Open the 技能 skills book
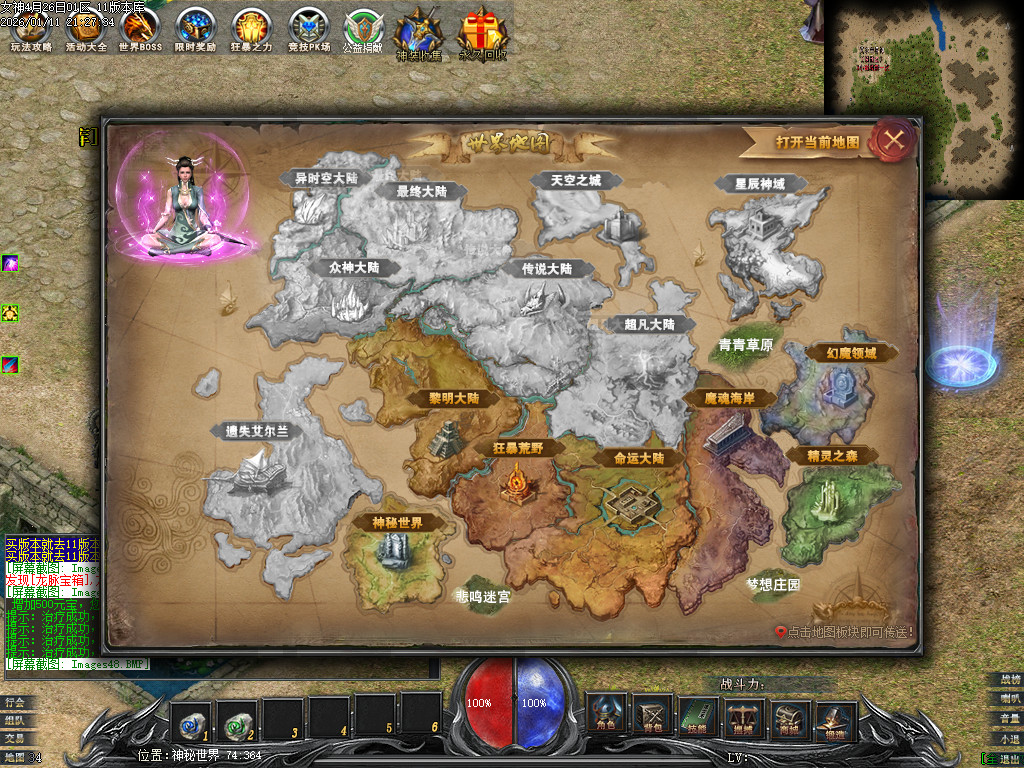1024x768 pixels. coord(699,713)
